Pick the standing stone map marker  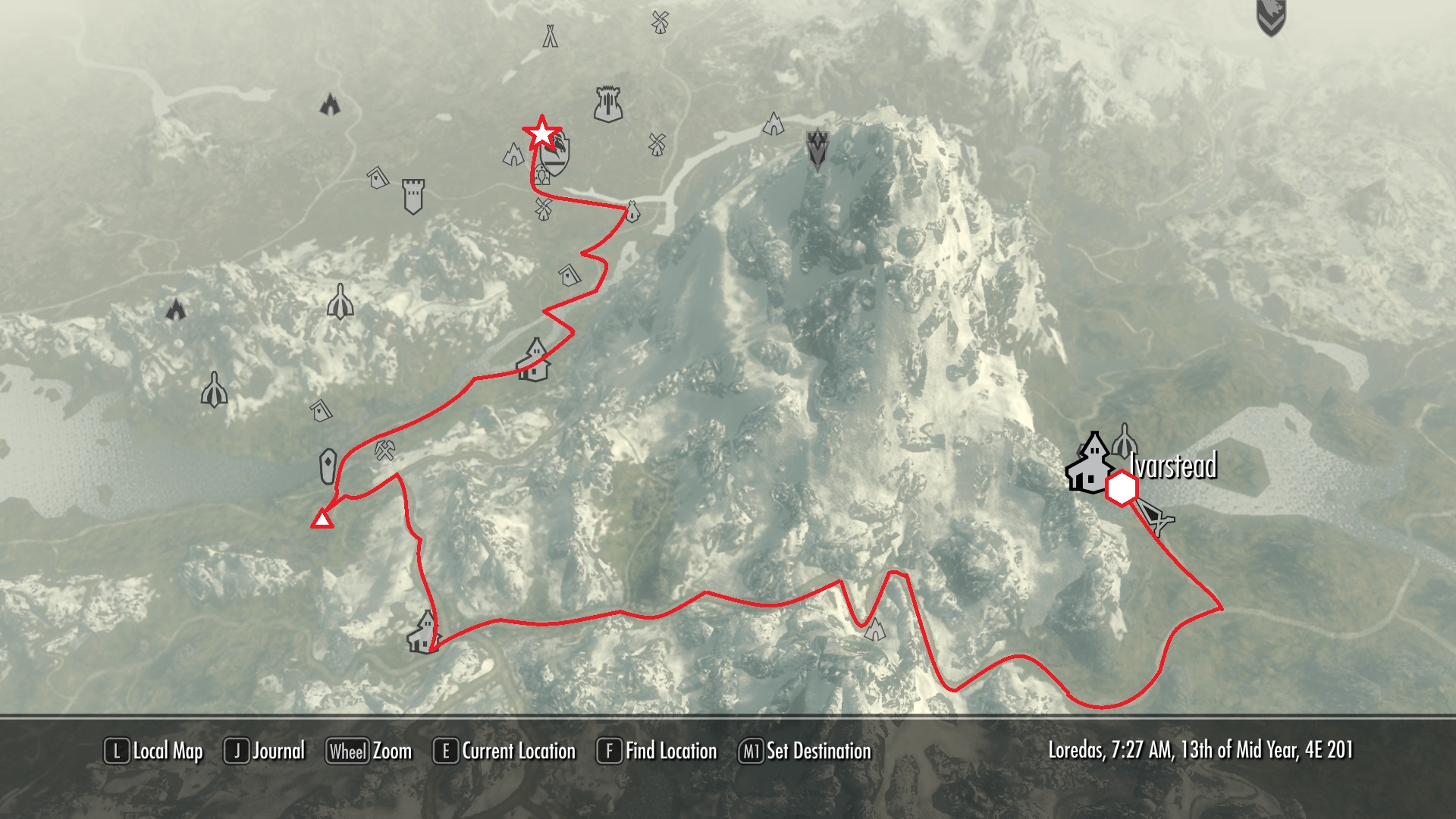328,466
